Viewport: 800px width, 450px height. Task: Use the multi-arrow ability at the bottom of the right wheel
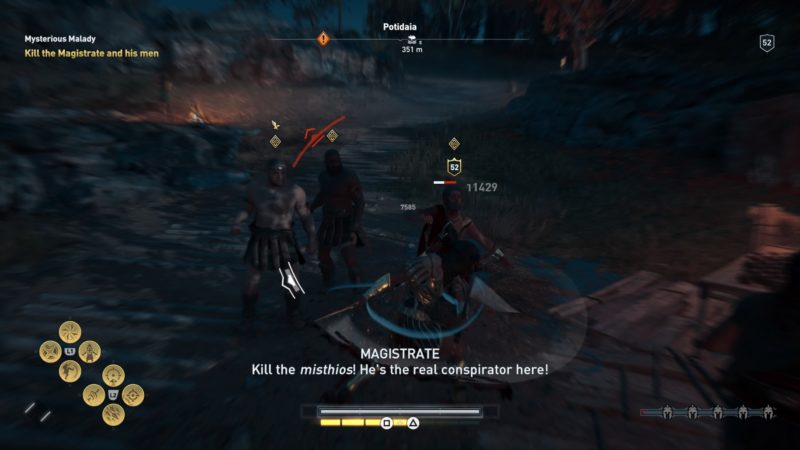(x=112, y=413)
